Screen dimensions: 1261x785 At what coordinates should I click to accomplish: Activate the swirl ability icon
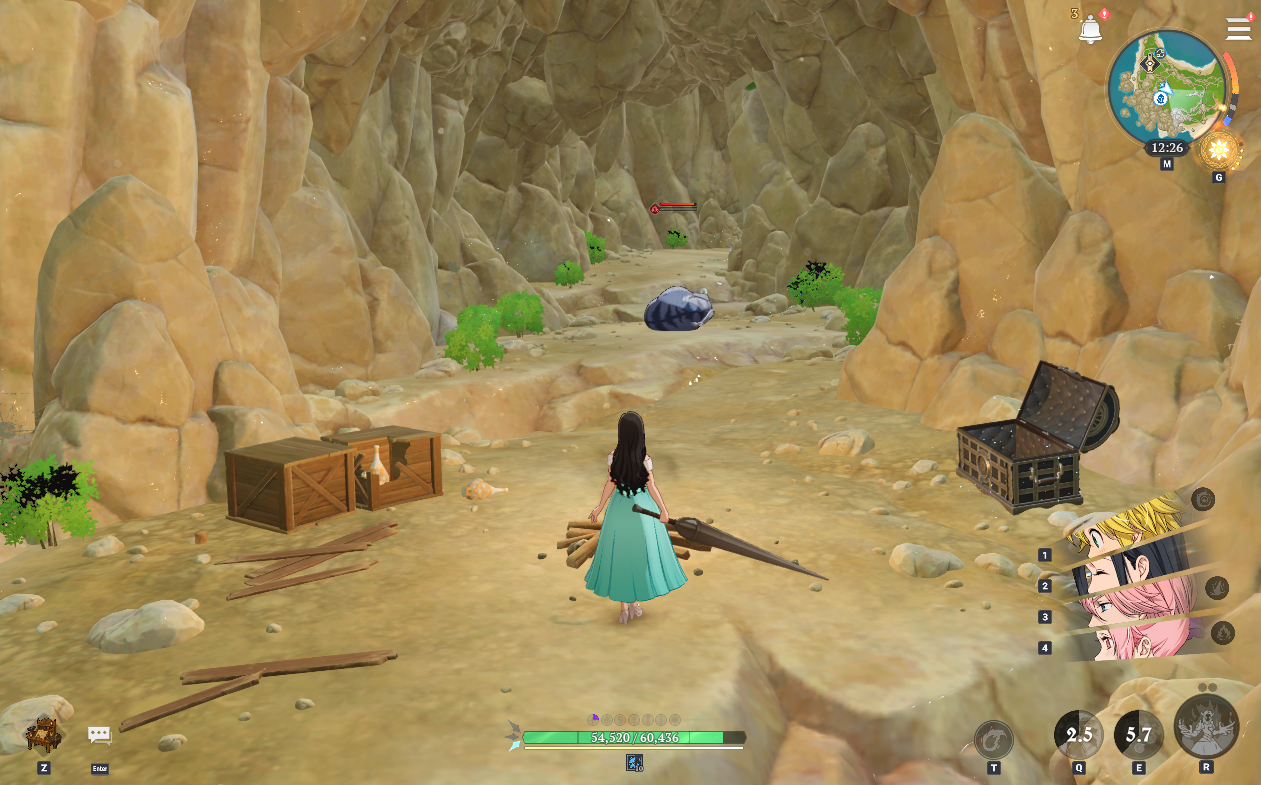coord(993,740)
